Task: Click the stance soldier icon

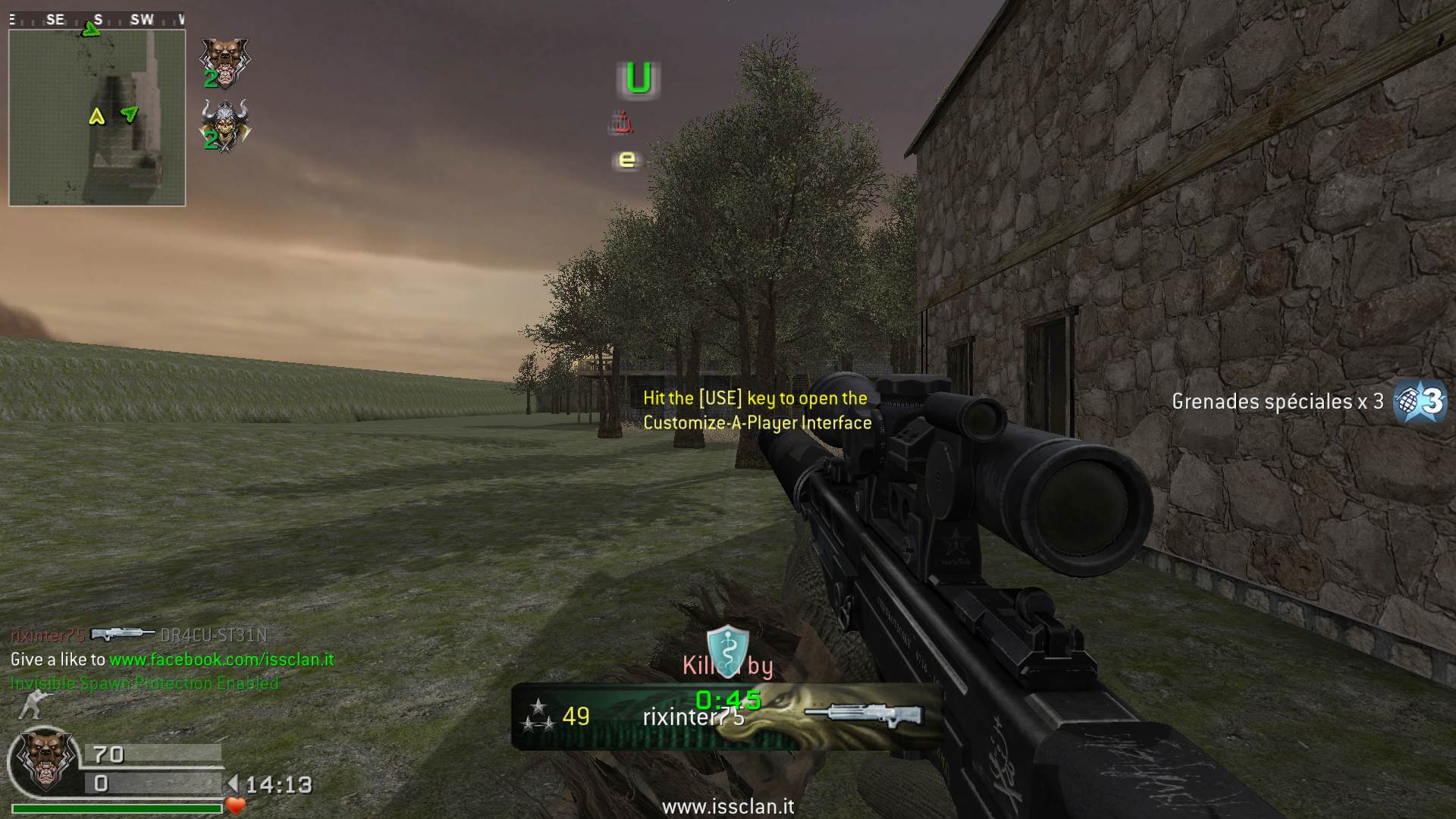Action: (34, 705)
